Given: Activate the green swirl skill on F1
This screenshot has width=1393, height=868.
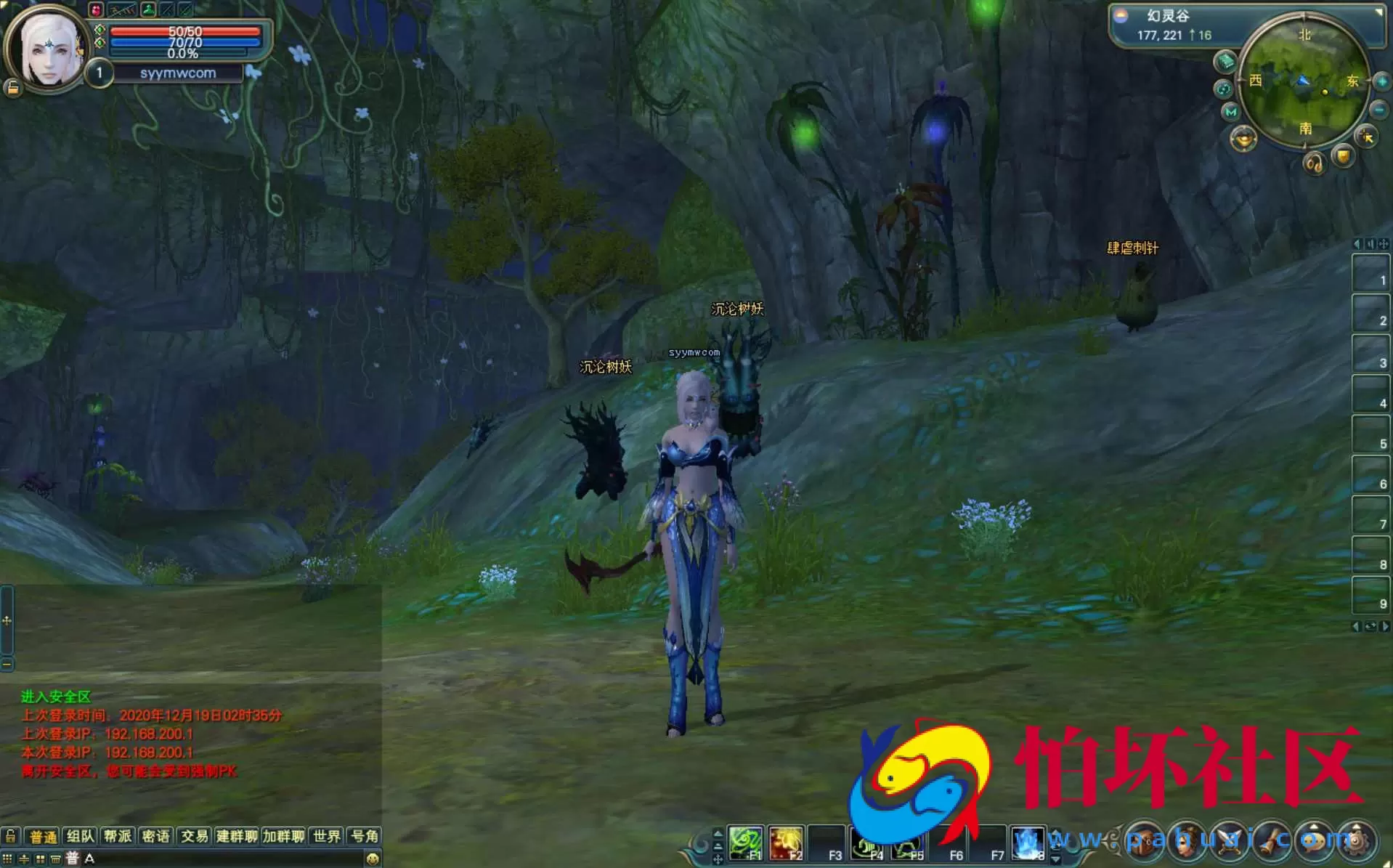Looking at the screenshot, I should 745,844.
